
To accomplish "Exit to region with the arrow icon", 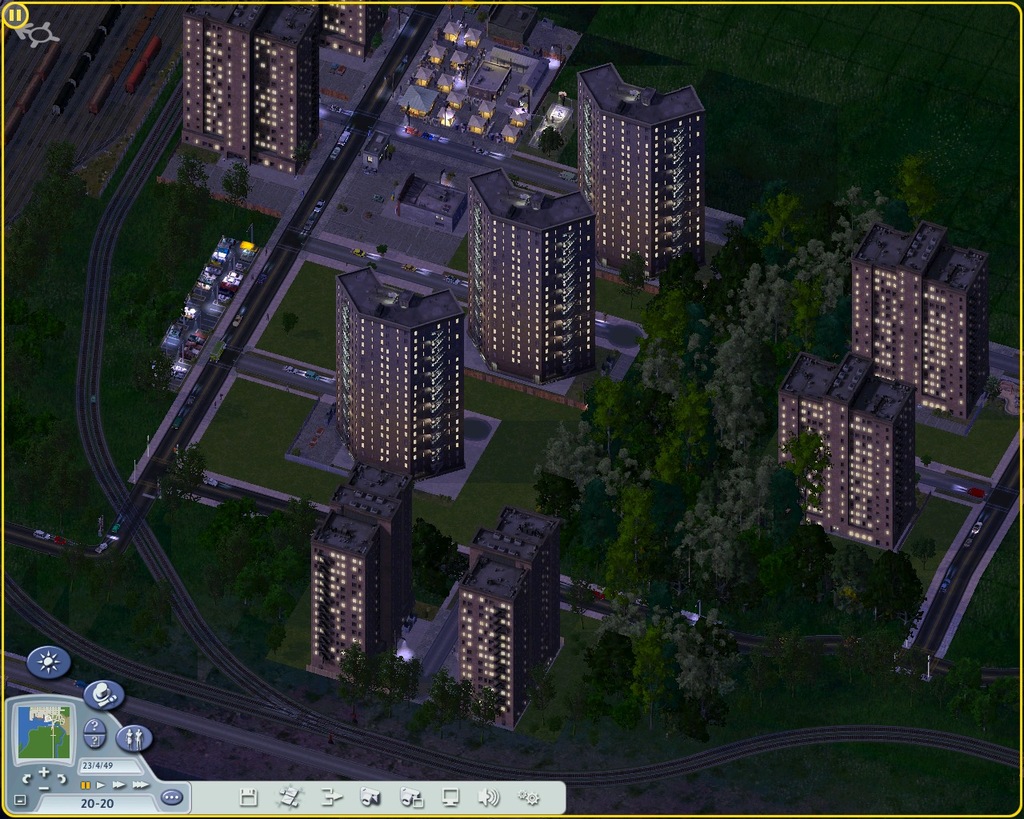I will point(331,797).
